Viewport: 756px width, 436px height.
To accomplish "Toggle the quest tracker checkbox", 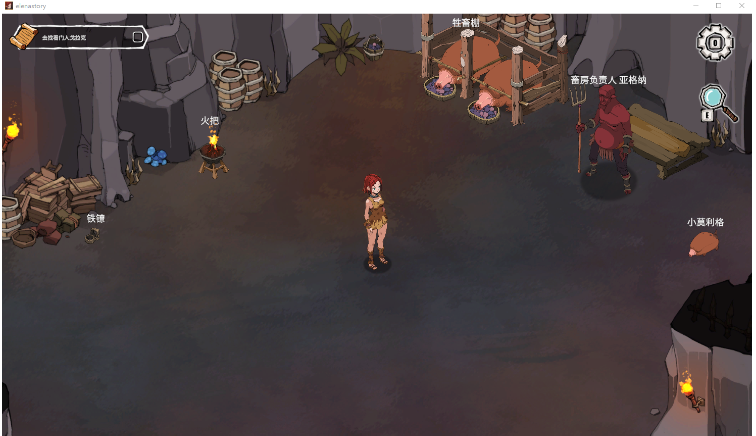I will [138, 37].
